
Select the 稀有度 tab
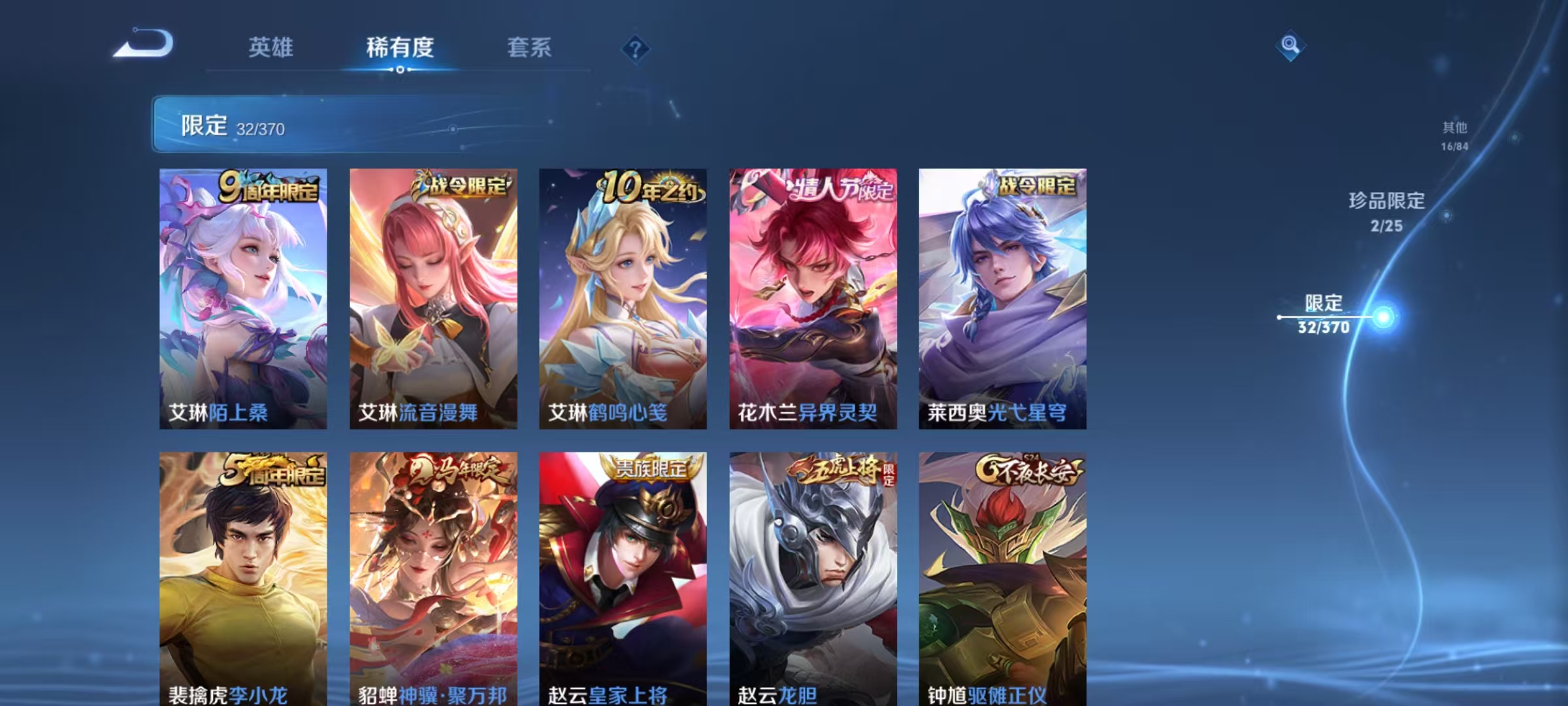point(400,47)
